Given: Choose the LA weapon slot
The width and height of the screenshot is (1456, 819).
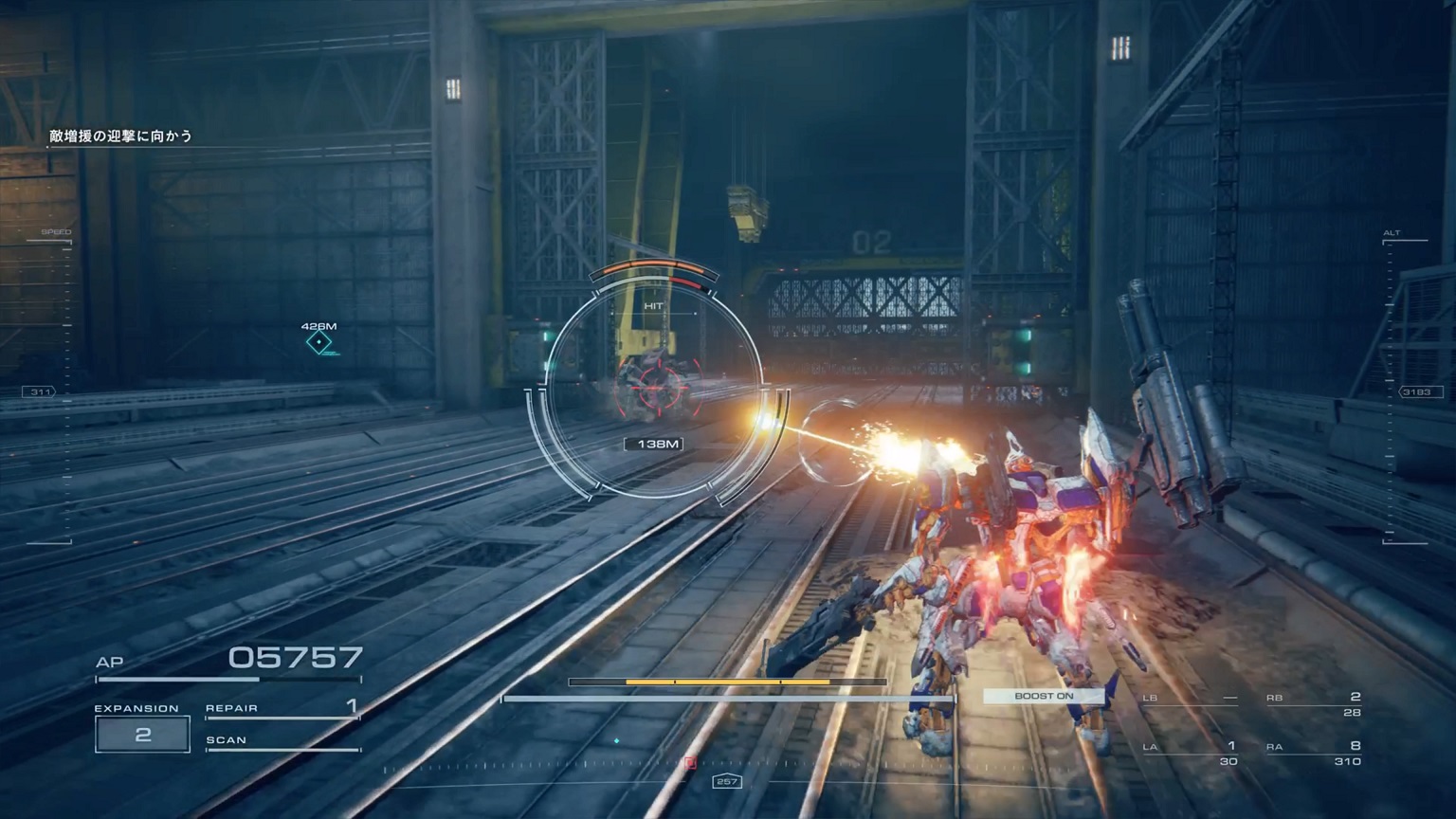Looking at the screenshot, I should 1190,753.
